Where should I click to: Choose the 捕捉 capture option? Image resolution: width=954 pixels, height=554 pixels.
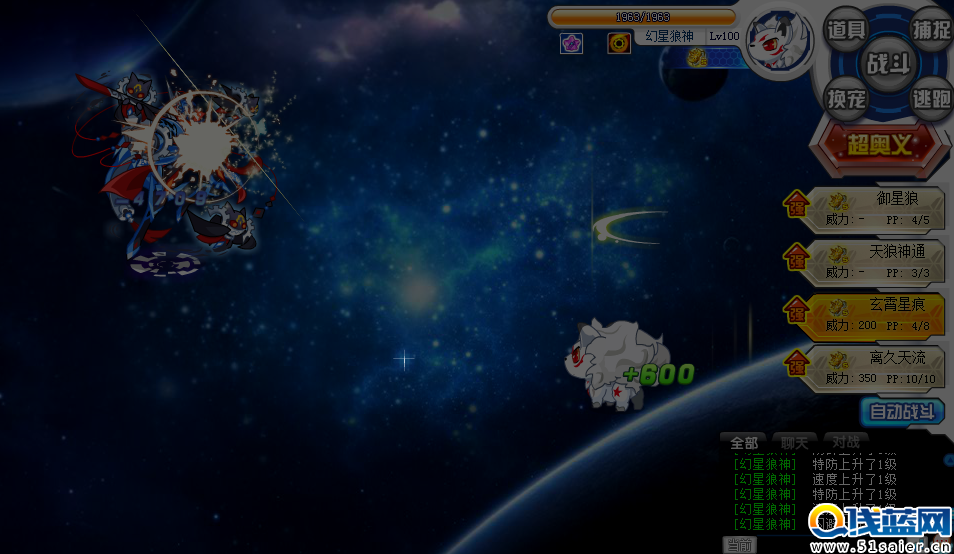tap(931, 30)
